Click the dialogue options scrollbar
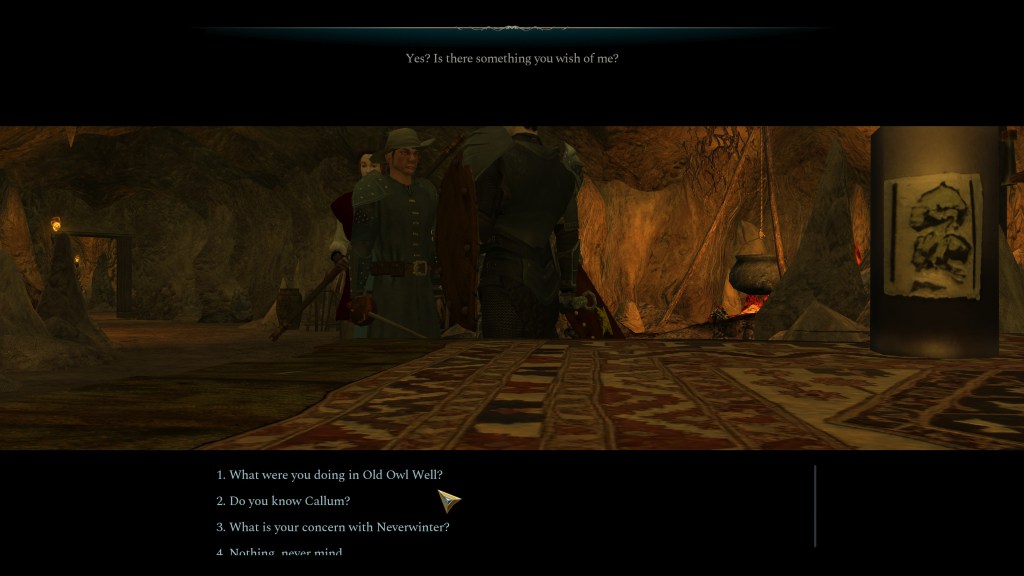The width and height of the screenshot is (1024, 576). (x=815, y=505)
